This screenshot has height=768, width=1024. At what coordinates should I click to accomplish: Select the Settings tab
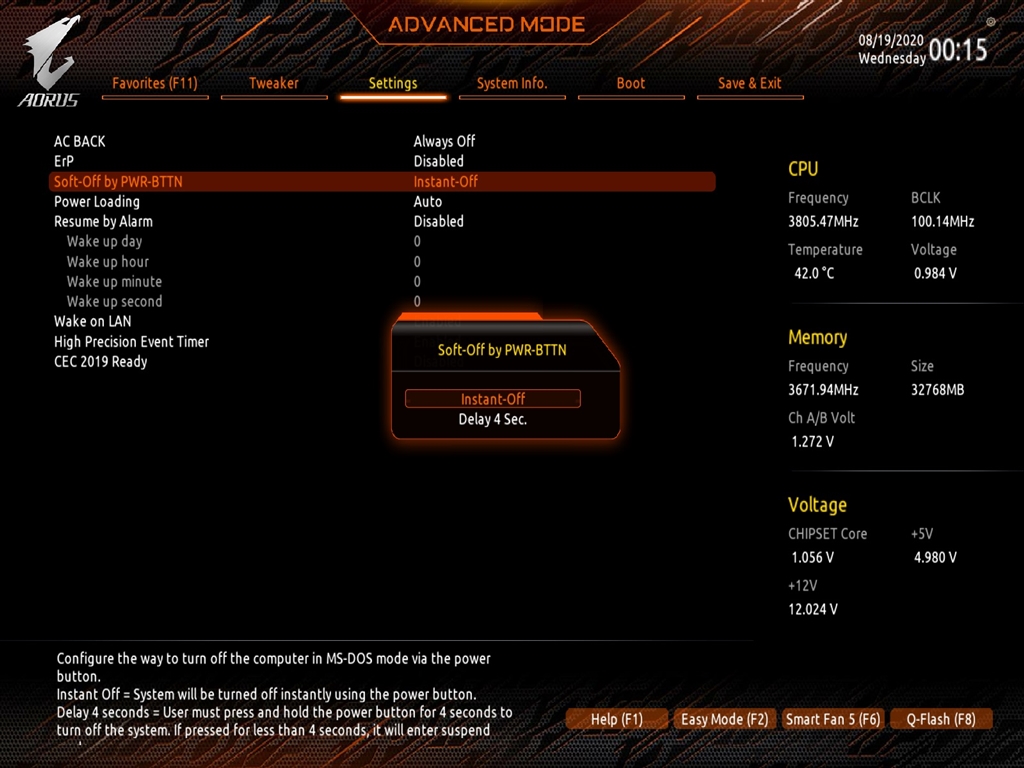point(393,83)
